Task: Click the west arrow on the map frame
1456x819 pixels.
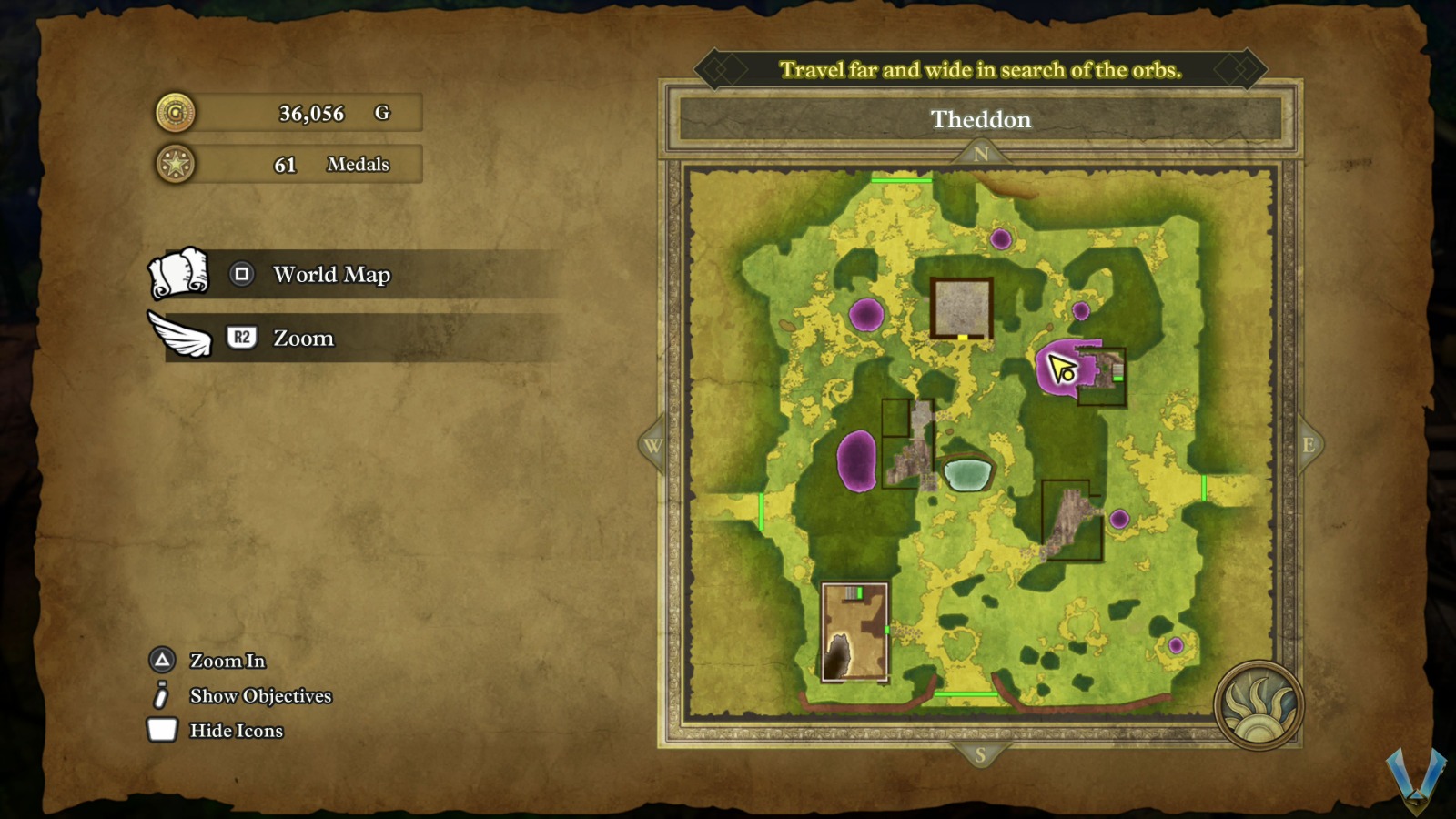Action: point(652,445)
